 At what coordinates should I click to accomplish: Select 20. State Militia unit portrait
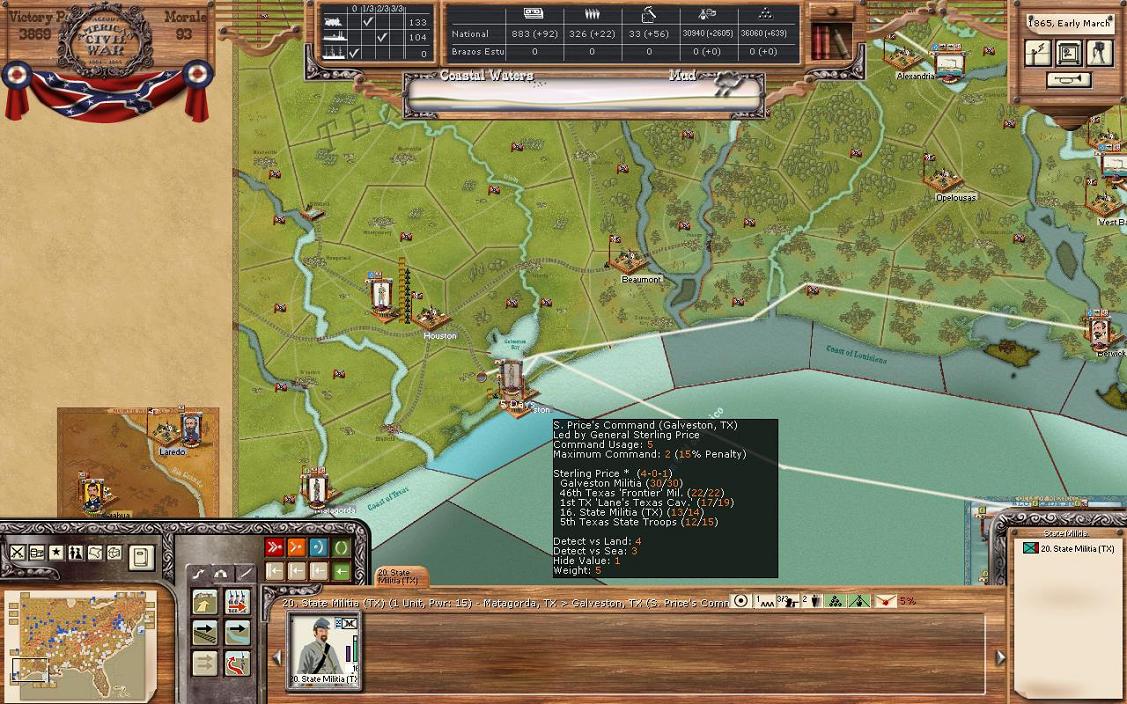pyautogui.click(x=323, y=650)
